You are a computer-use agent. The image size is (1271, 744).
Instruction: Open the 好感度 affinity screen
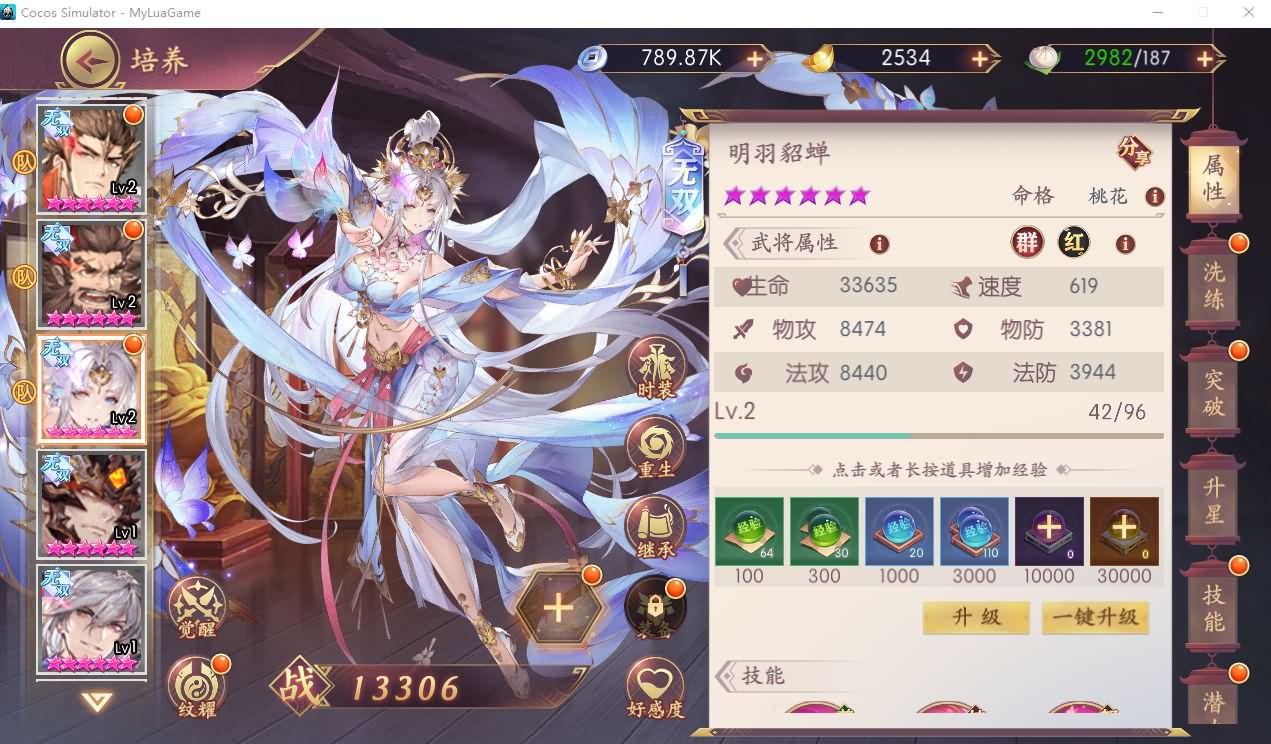tap(656, 689)
